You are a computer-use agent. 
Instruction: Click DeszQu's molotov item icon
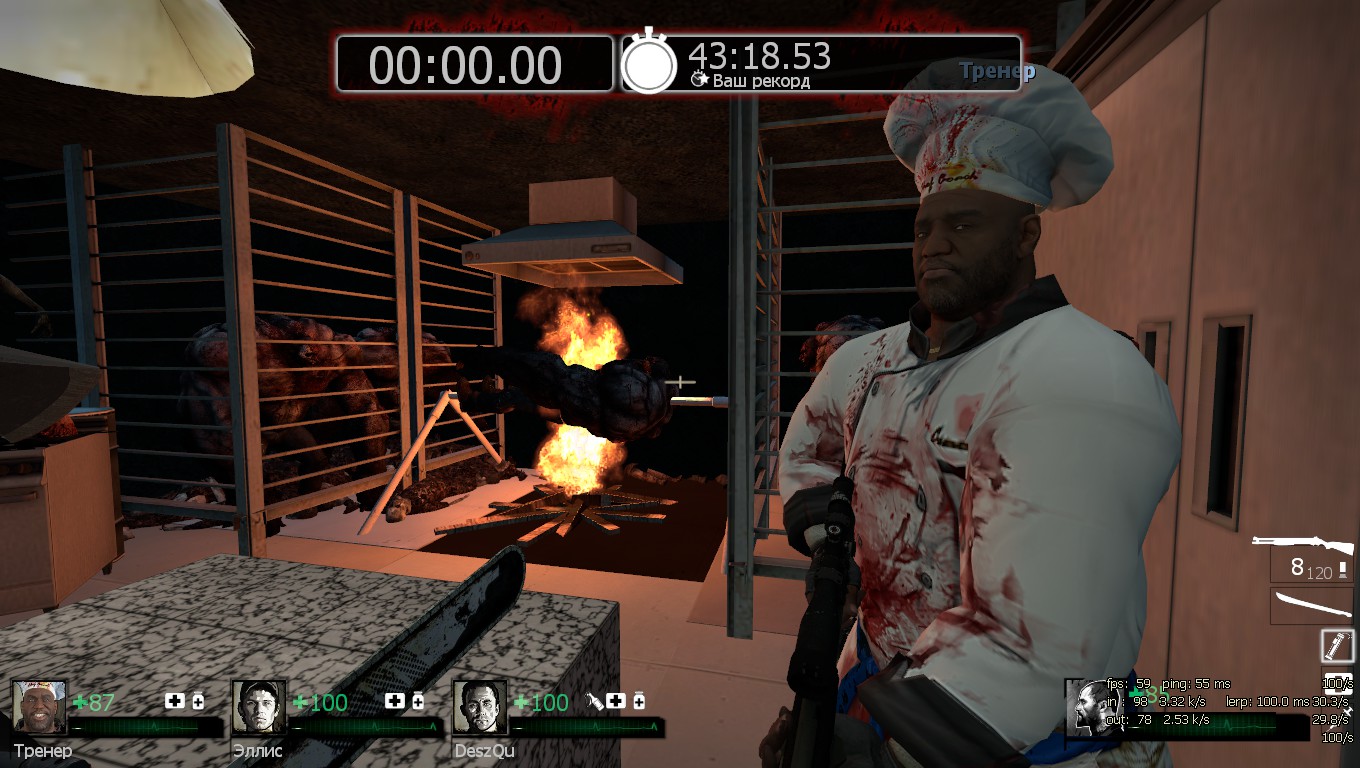(x=595, y=701)
